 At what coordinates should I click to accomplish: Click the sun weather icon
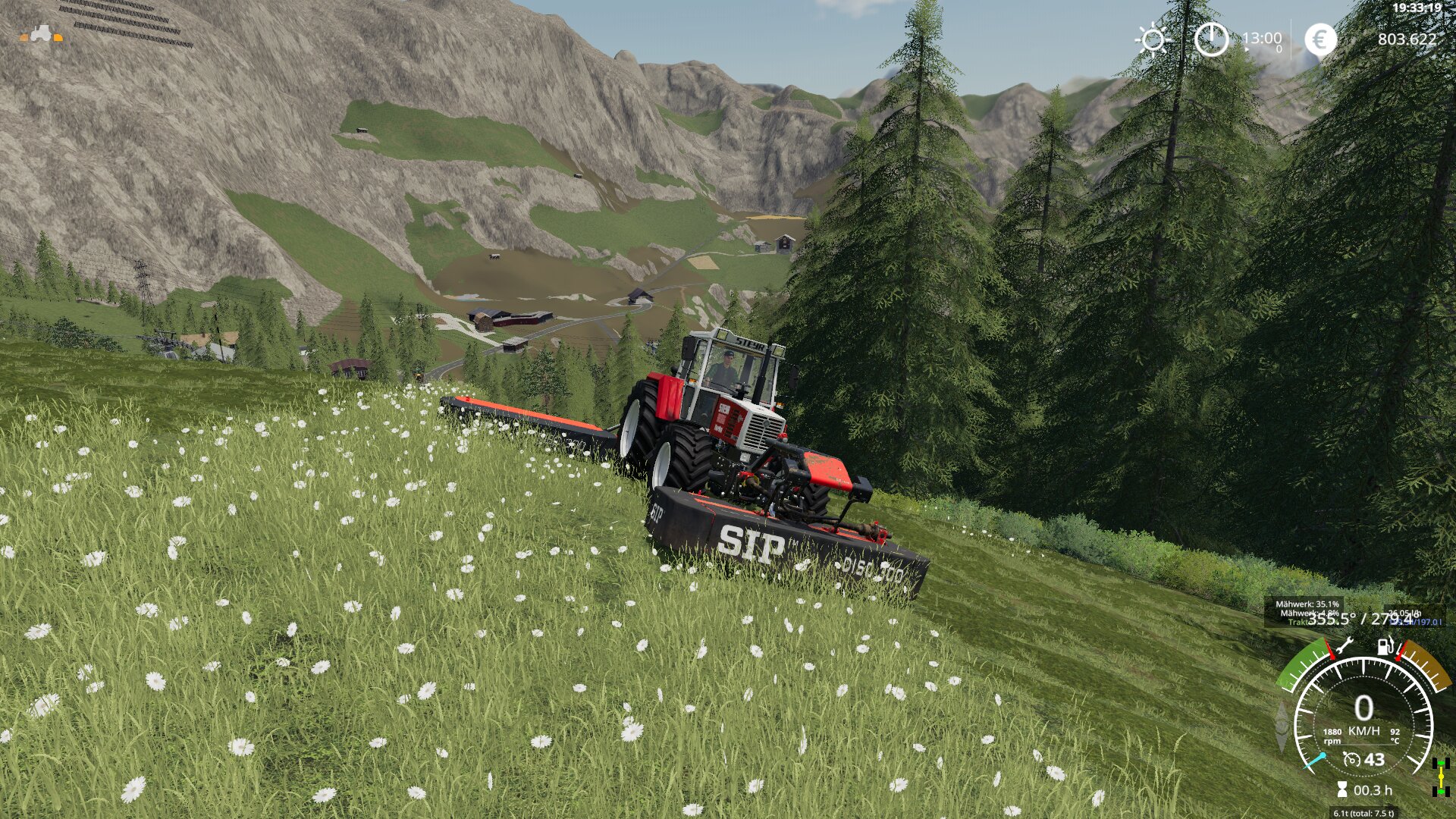coord(1153,39)
